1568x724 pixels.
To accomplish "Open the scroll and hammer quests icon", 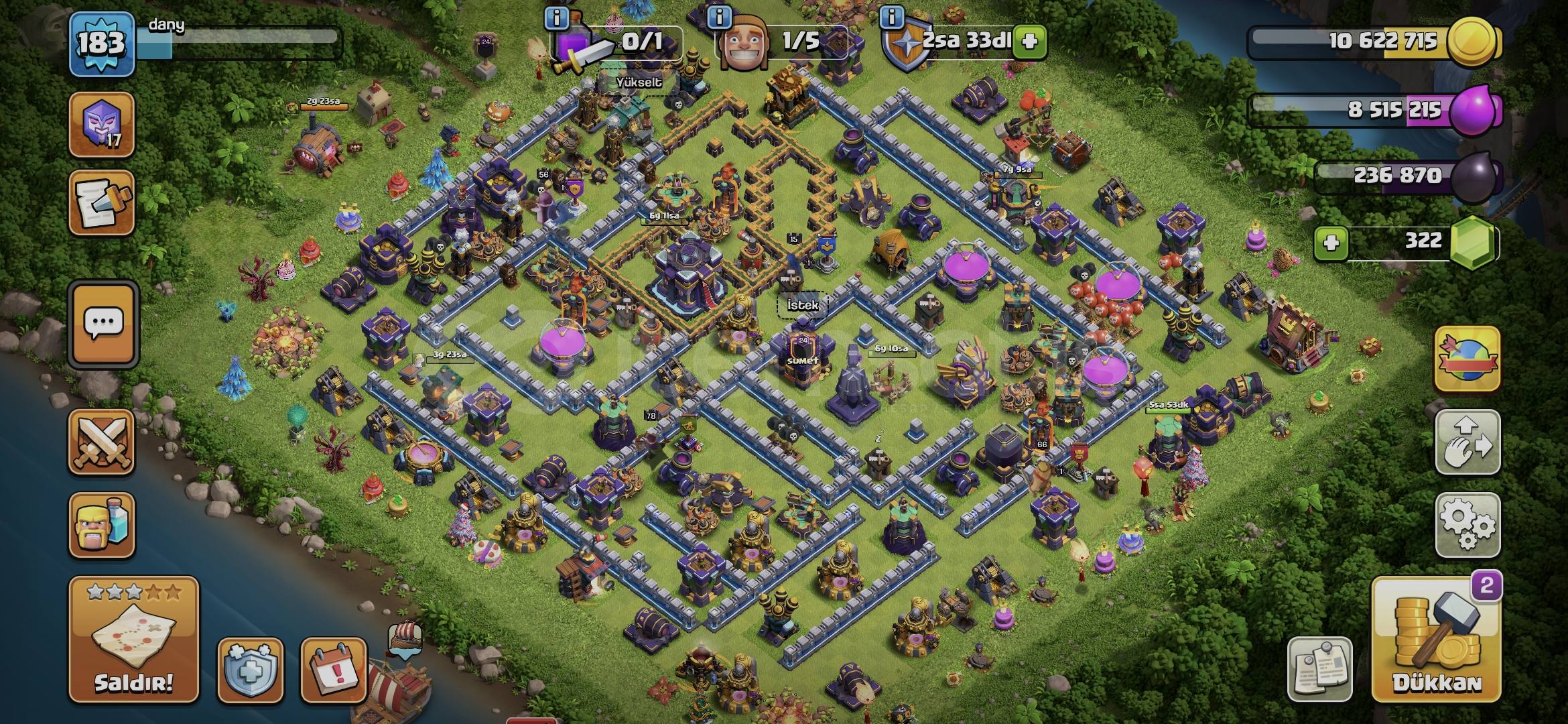I will (x=102, y=203).
